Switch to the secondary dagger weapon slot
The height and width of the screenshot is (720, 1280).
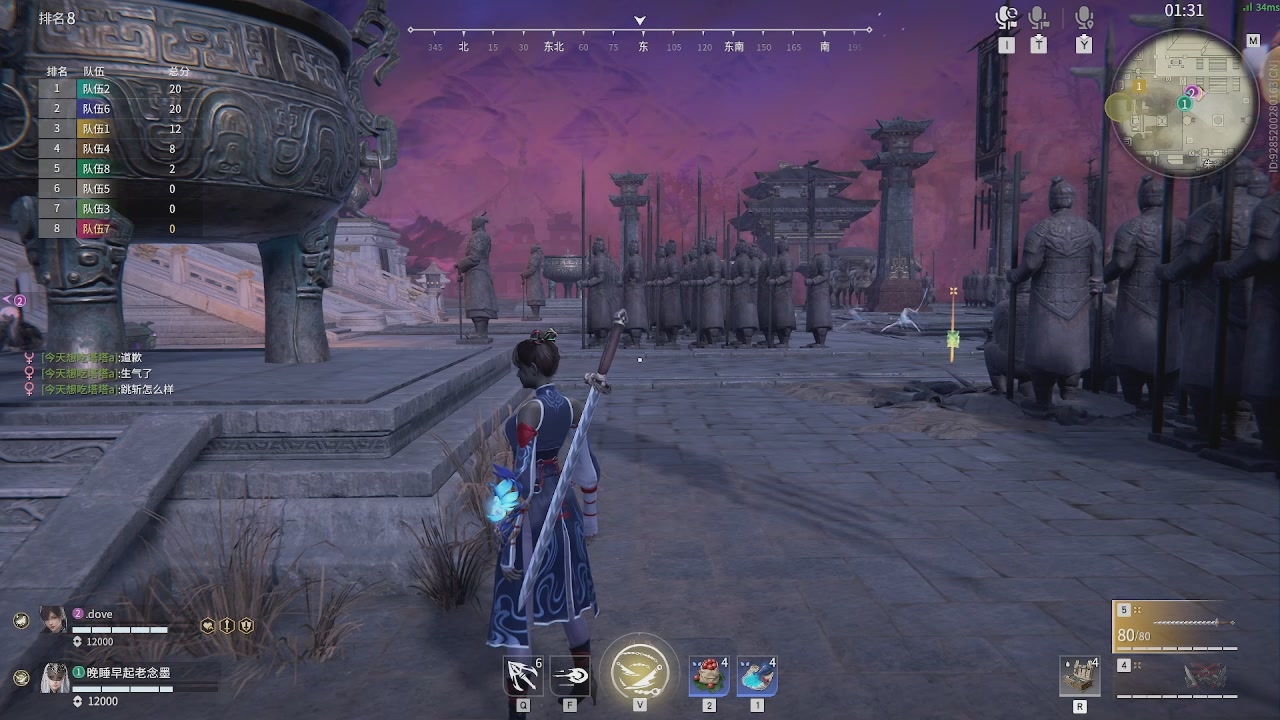click(1176, 676)
